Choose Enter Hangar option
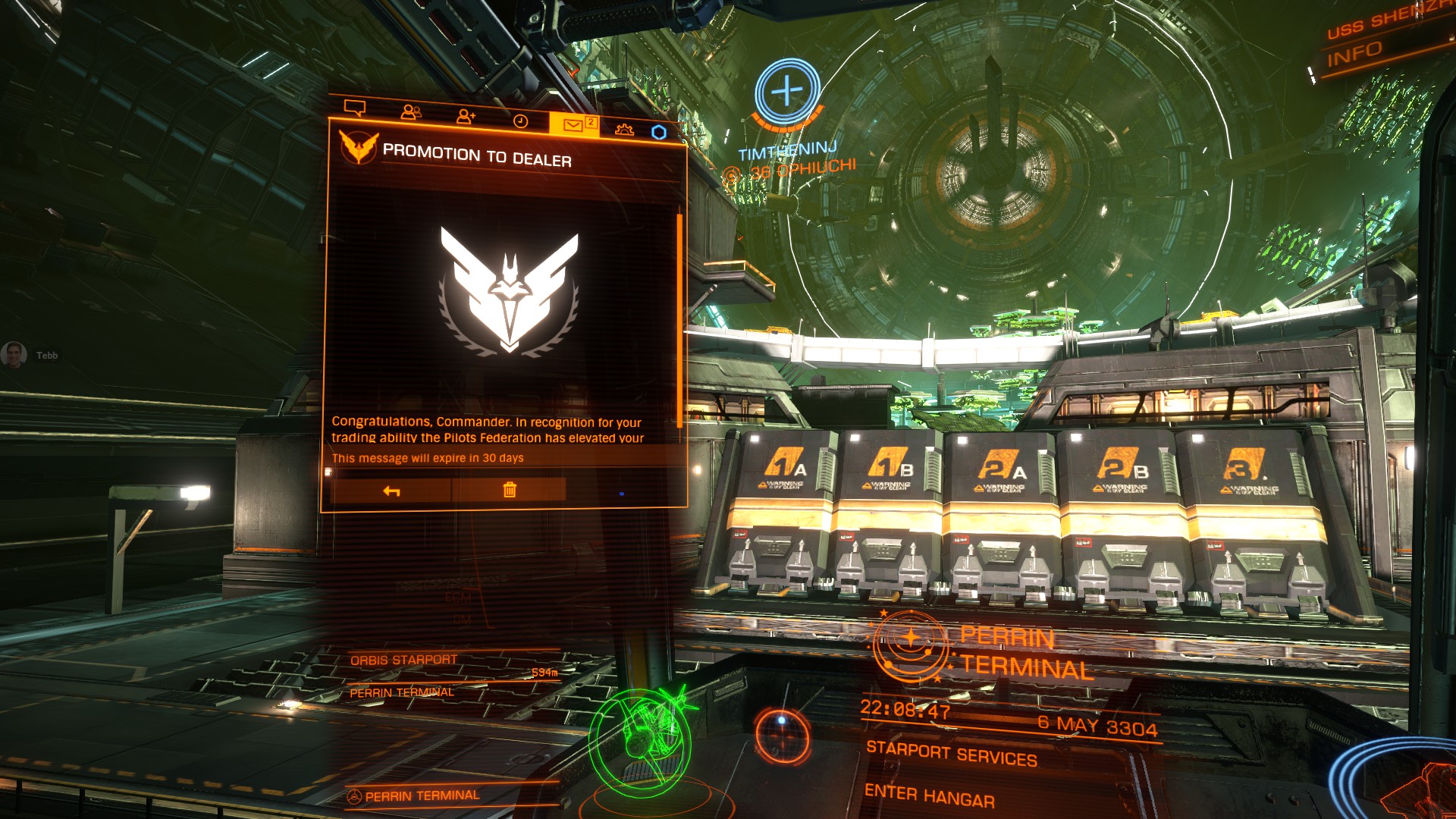Screen dimensions: 1456x819 929,795
